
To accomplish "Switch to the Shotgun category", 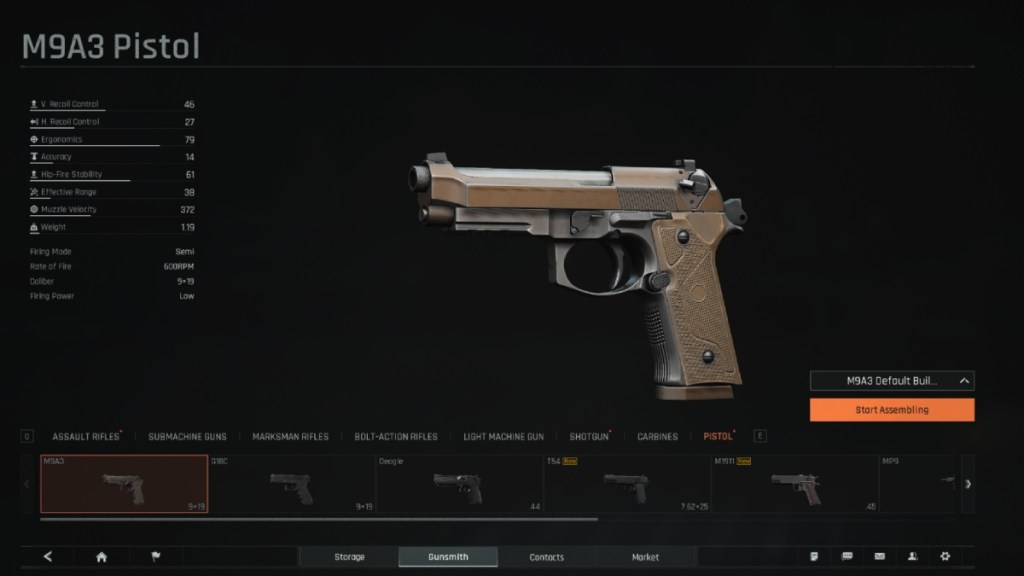I will point(588,437).
